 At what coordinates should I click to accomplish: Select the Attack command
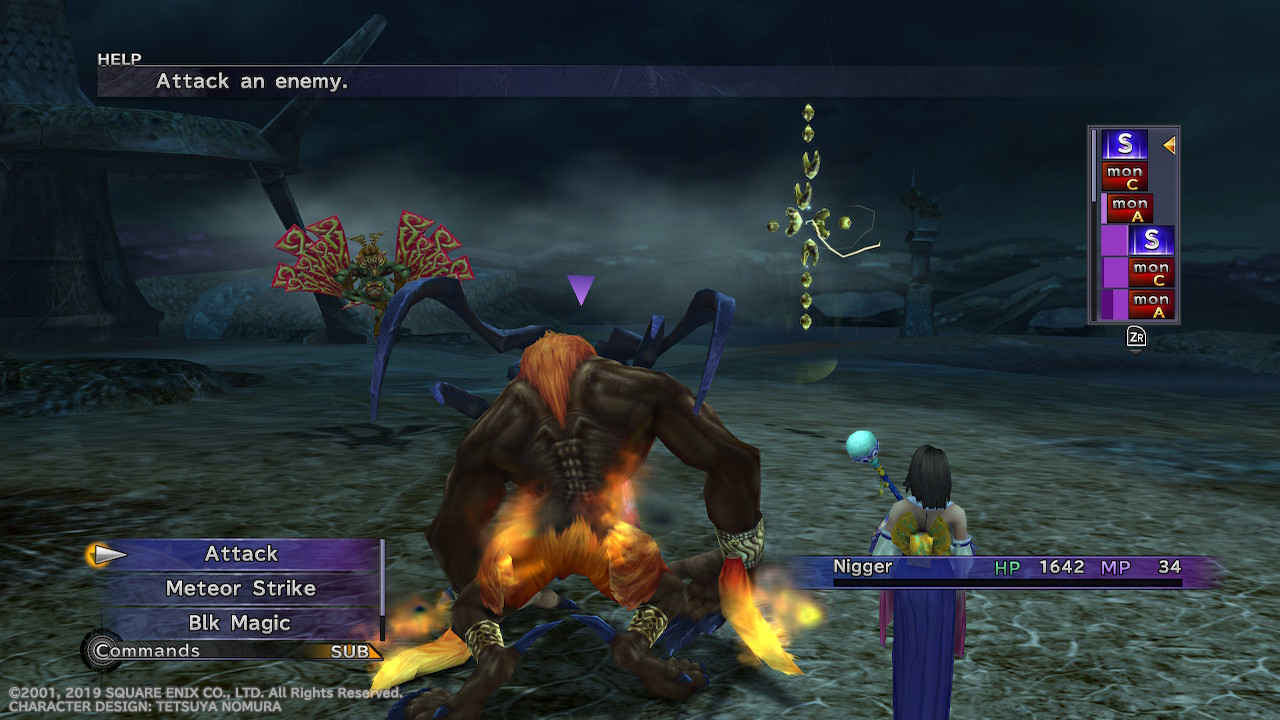coord(241,554)
